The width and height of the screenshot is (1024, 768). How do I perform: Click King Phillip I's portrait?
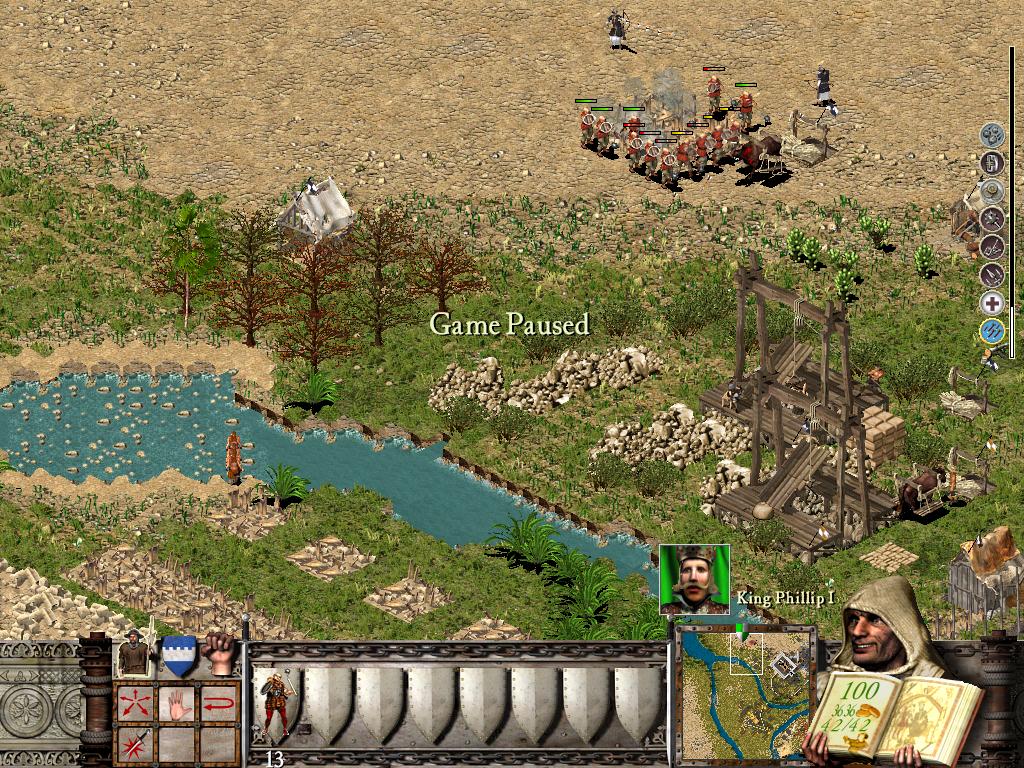click(x=694, y=580)
